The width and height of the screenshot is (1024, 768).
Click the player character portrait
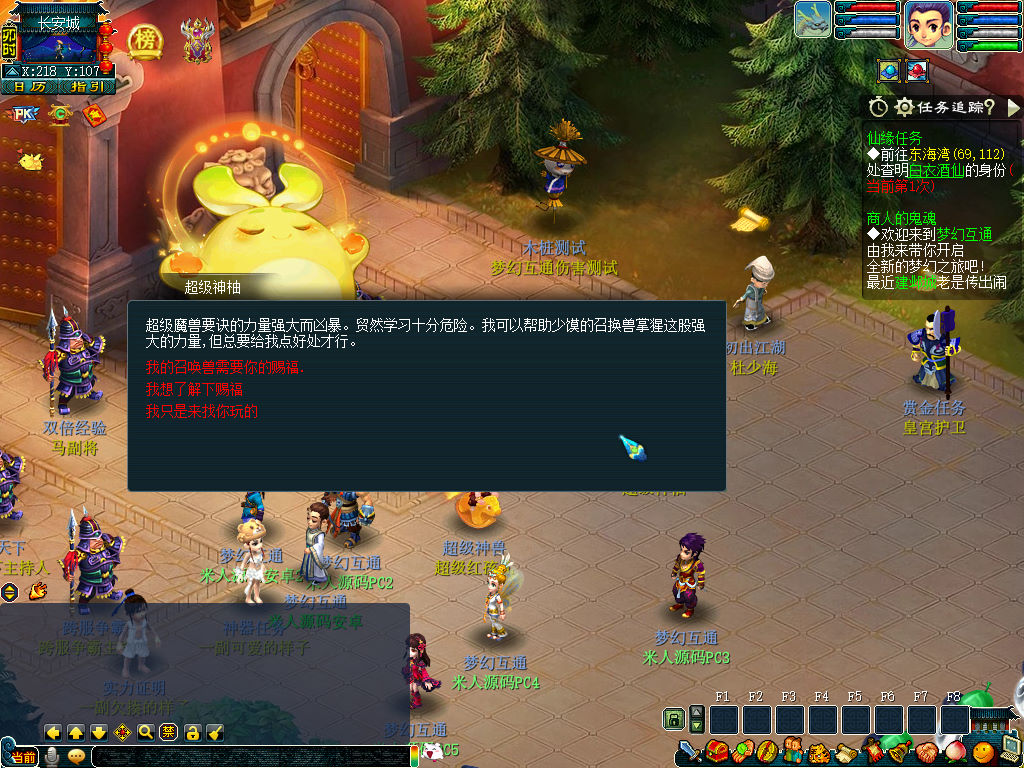928,24
